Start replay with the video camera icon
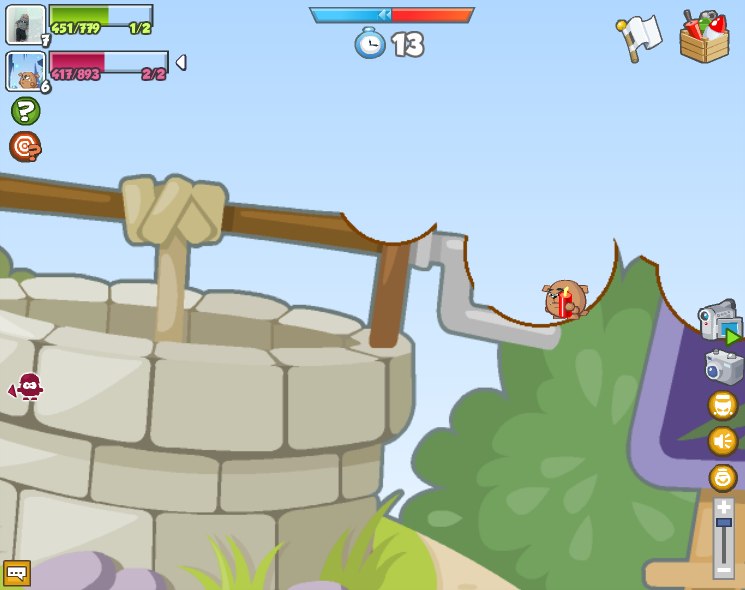This screenshot has height=590, width=745. click(x=719, y=322)
